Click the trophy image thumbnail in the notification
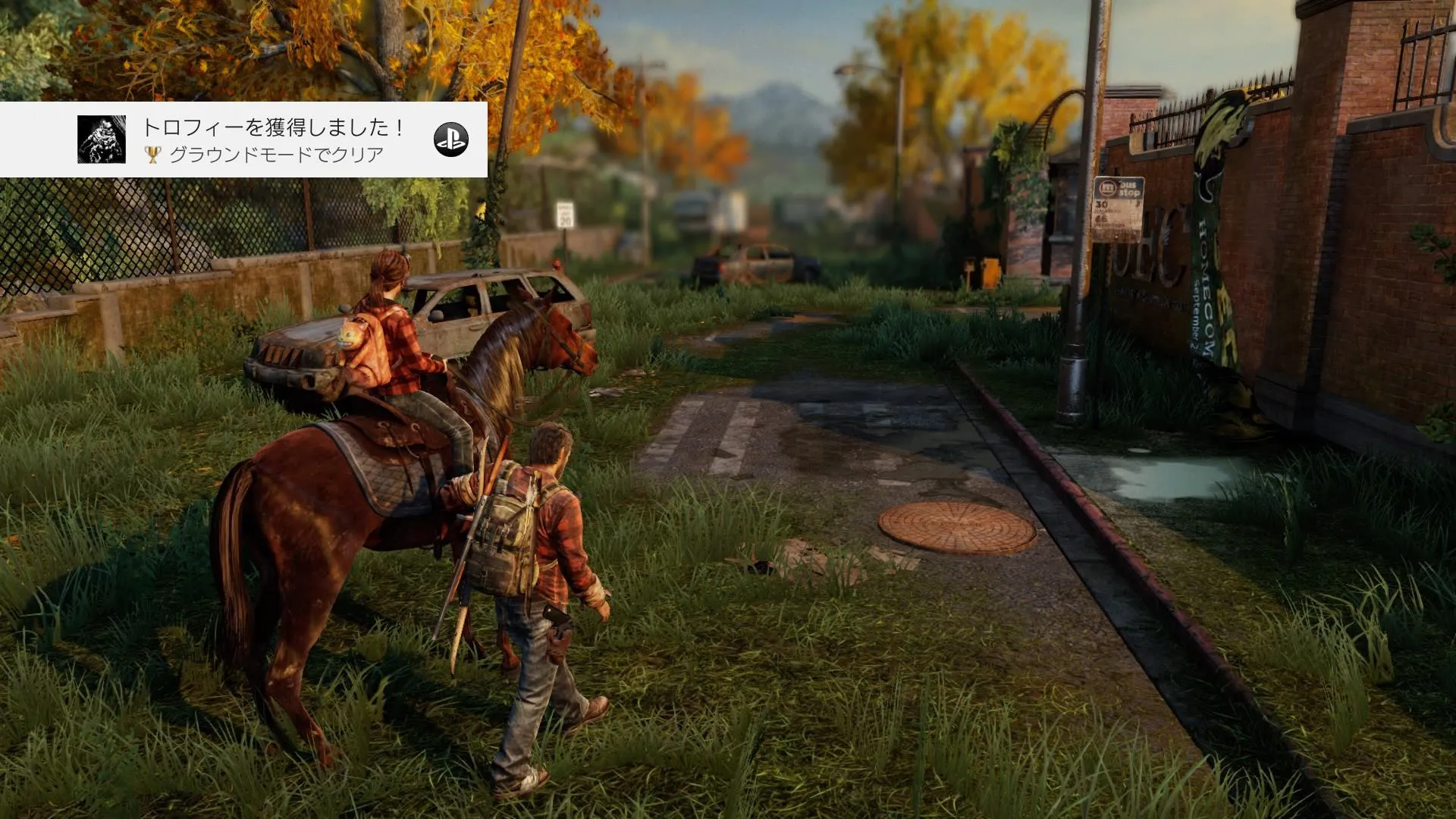 pyautogui.click(x=102, y=140)
